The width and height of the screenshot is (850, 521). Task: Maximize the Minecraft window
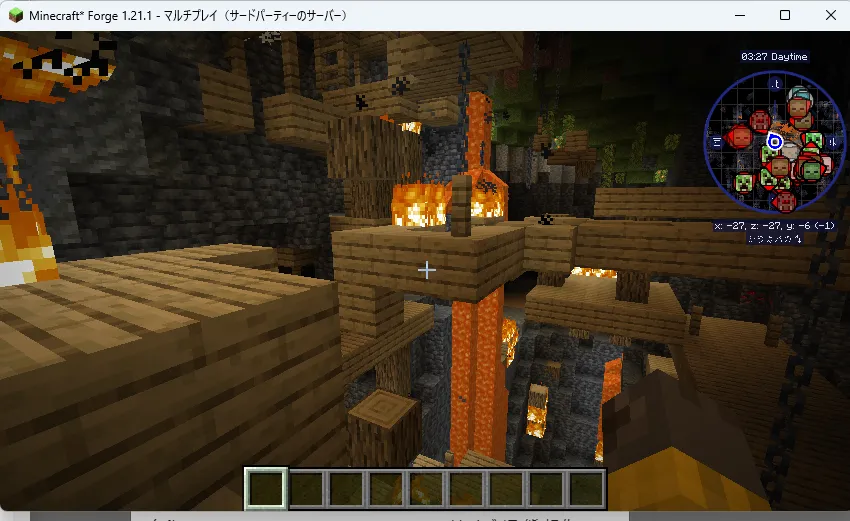click(785, 15)
